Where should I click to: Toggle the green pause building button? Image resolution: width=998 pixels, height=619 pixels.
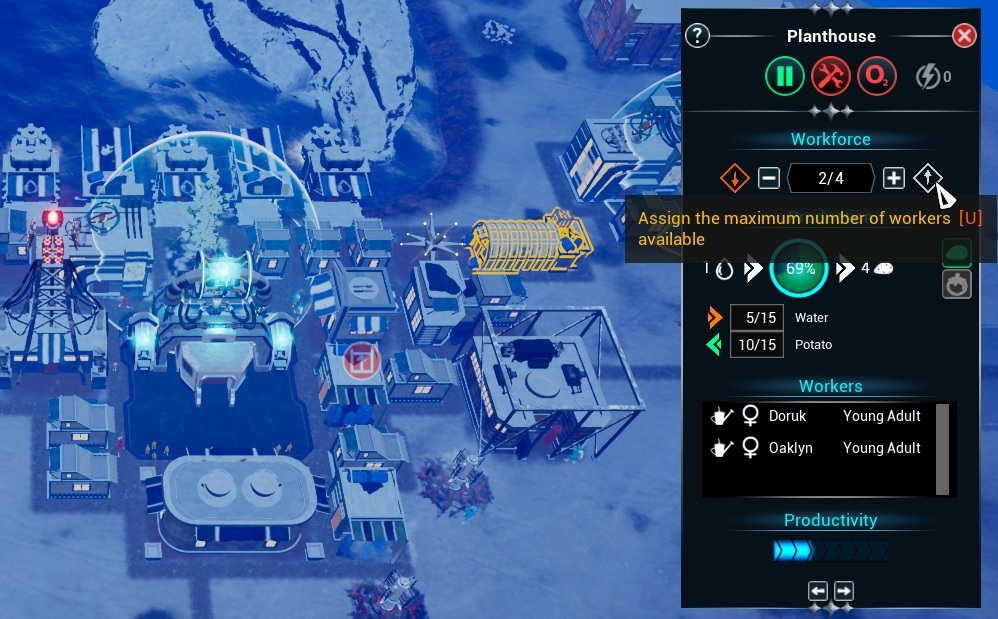785,76
